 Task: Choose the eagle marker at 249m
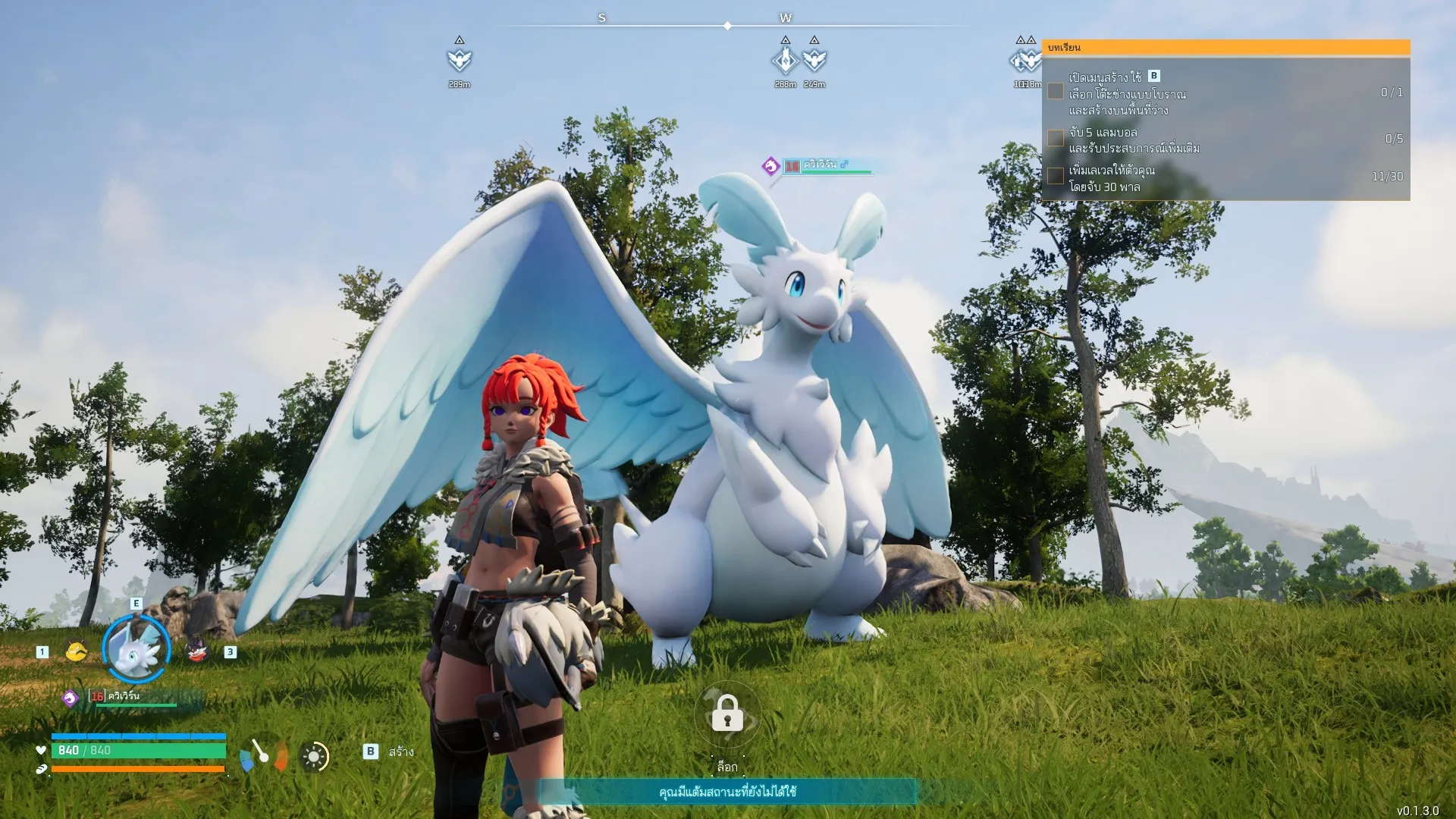[x=814, y=59]
